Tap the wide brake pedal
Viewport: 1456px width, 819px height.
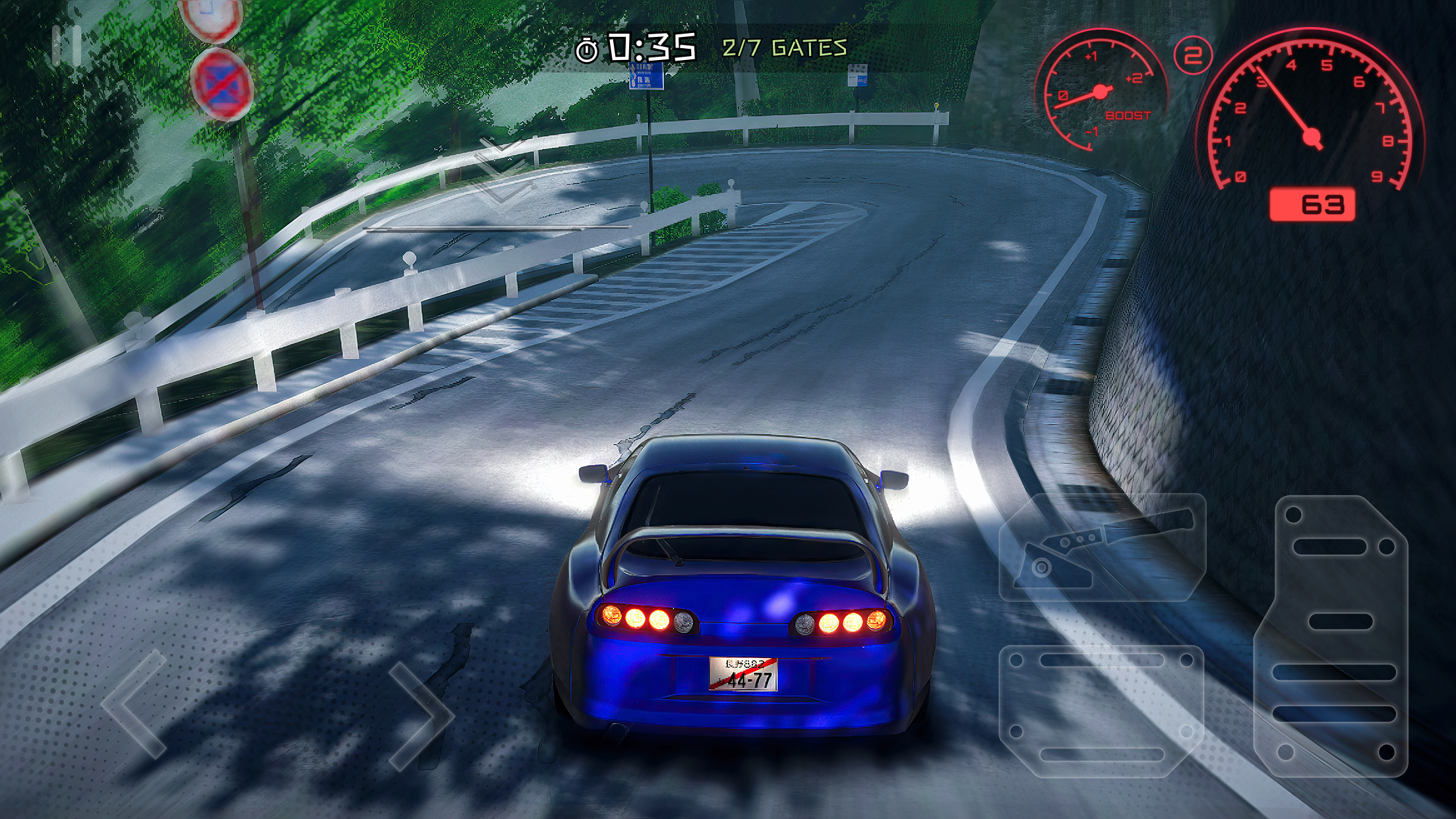[x=1101, y=711]
